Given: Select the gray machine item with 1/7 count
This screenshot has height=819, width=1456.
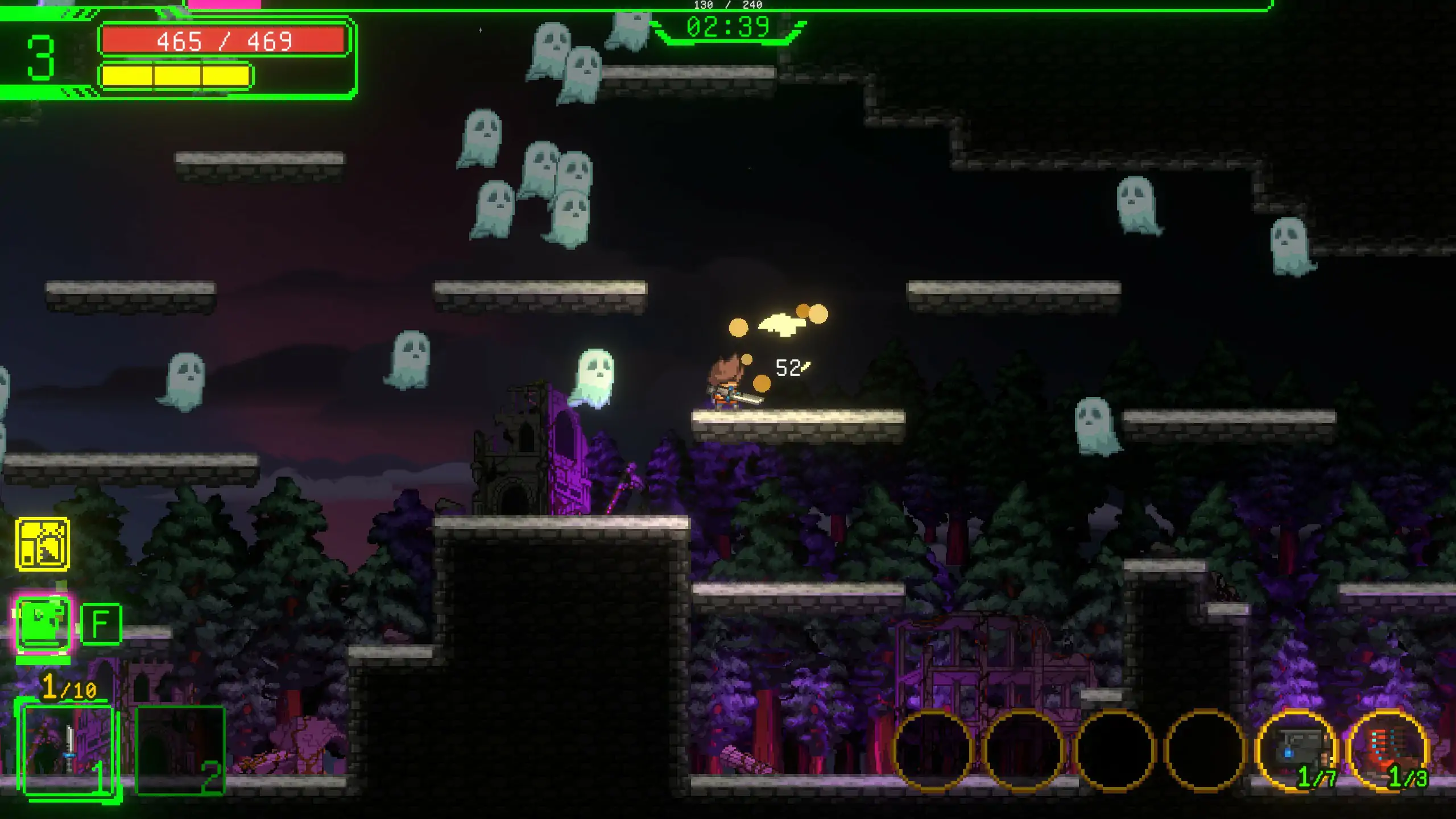Looking at the screenshot, I should pyautogui.click(x=1297, y=750).
